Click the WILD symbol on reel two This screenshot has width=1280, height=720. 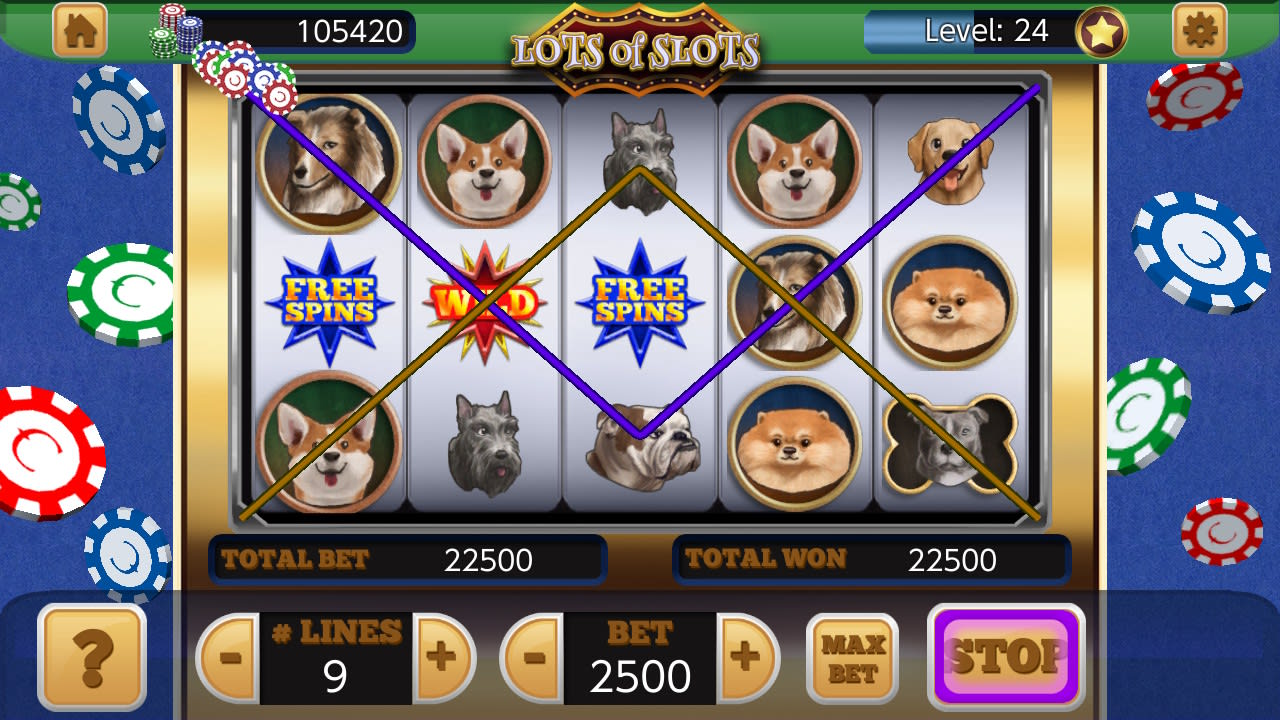pyautogui.click(x=485, y=300)
